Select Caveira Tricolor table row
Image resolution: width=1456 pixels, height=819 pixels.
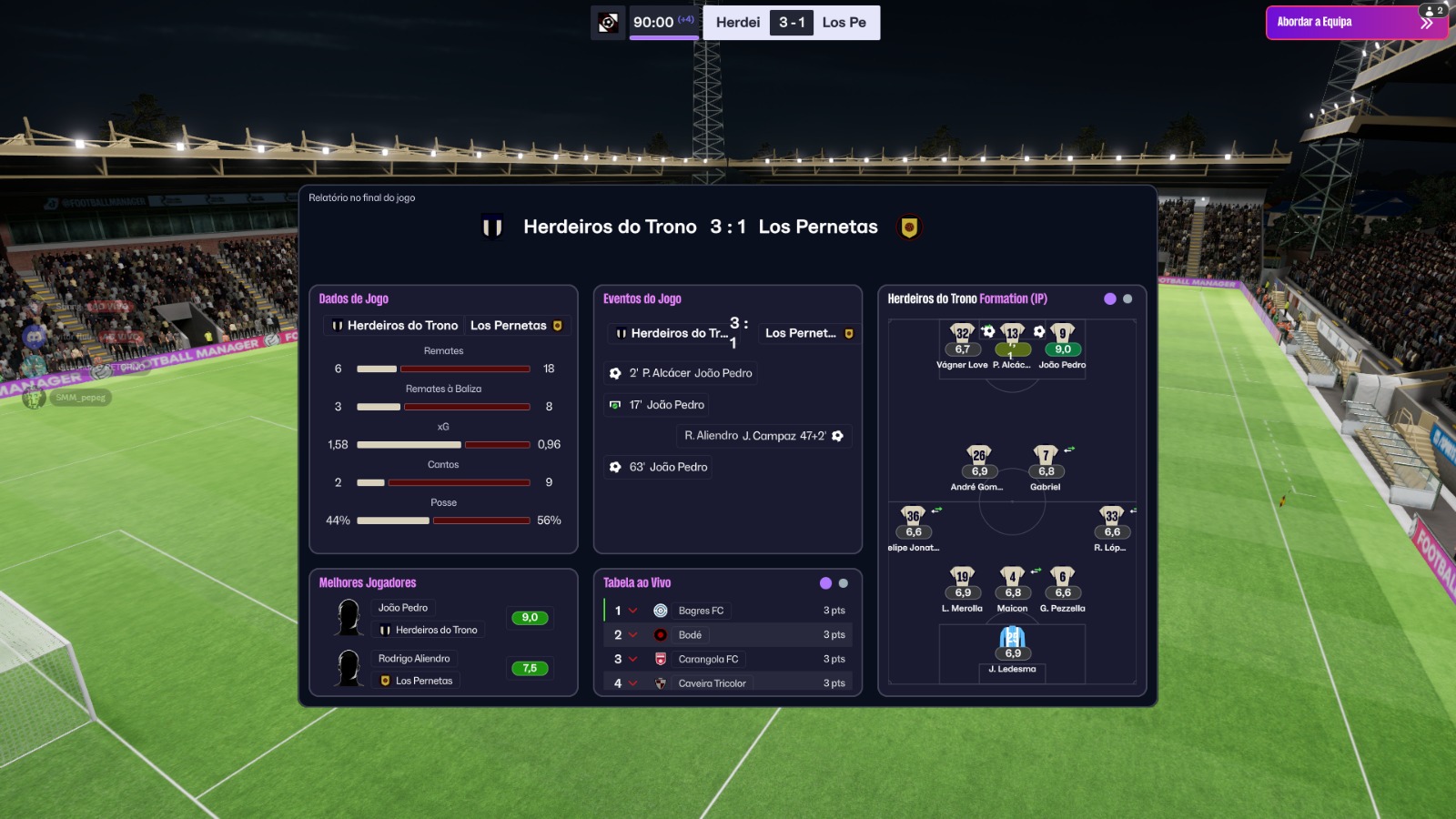[x=712, y=682]
